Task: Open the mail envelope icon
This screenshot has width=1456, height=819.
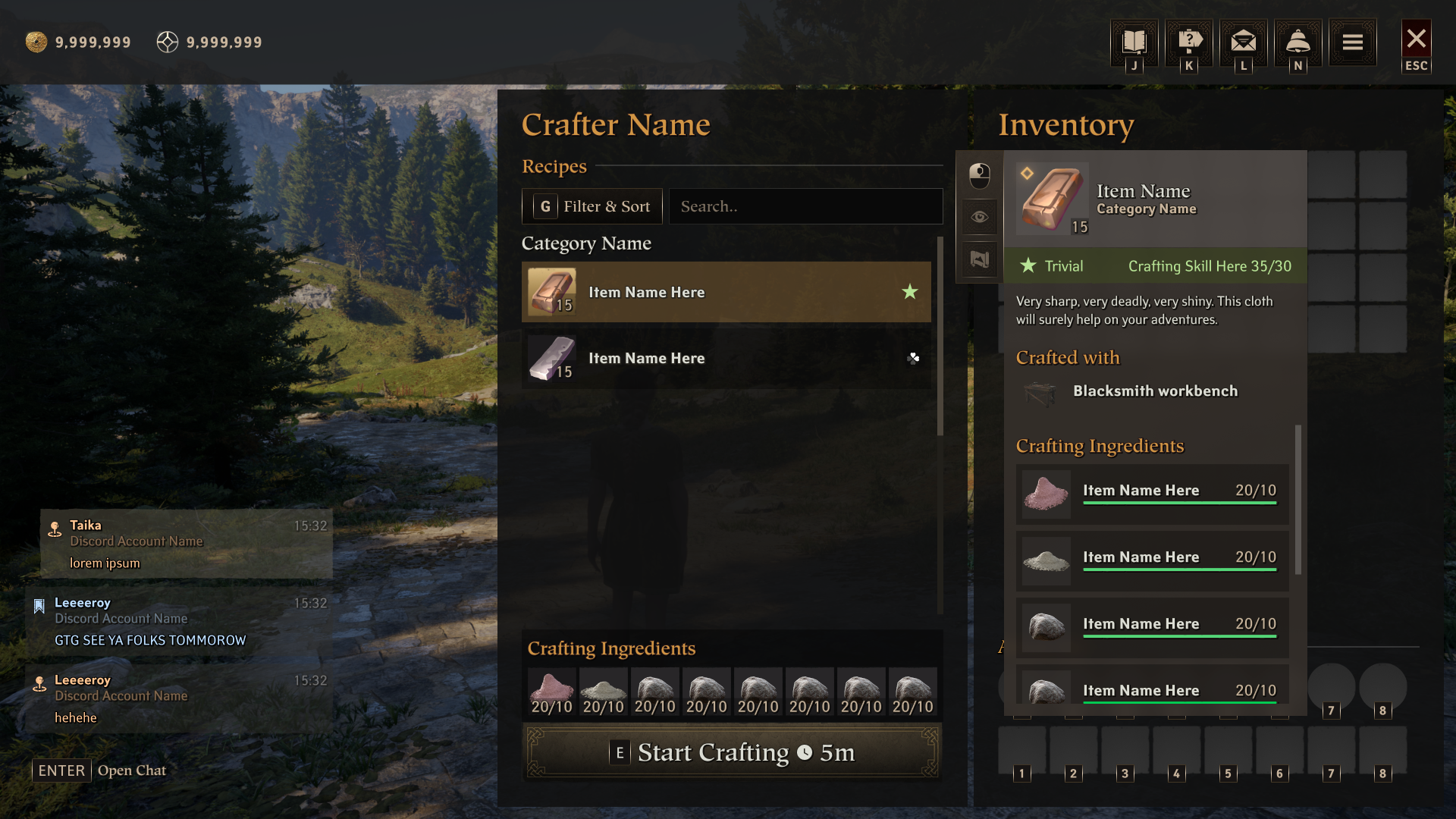Action: point(1244,42)
